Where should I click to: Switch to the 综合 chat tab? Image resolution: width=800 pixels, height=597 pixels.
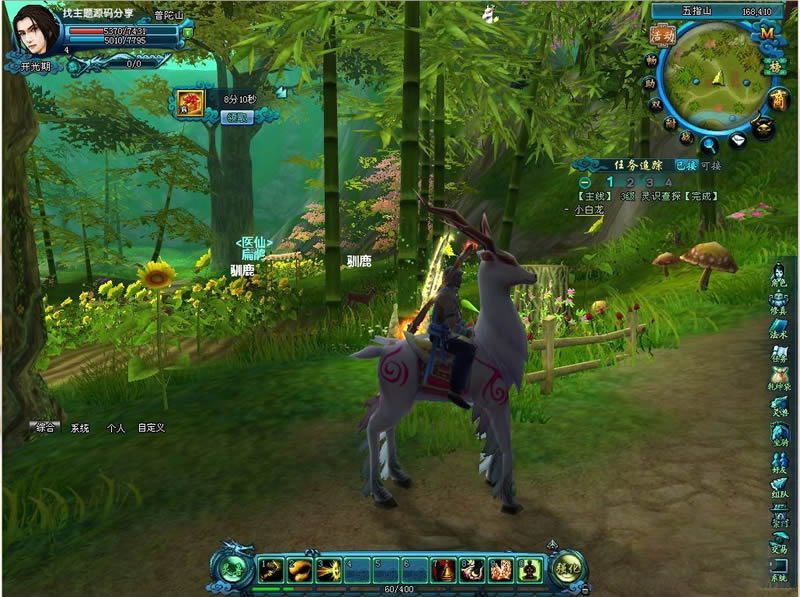point(45,427)
